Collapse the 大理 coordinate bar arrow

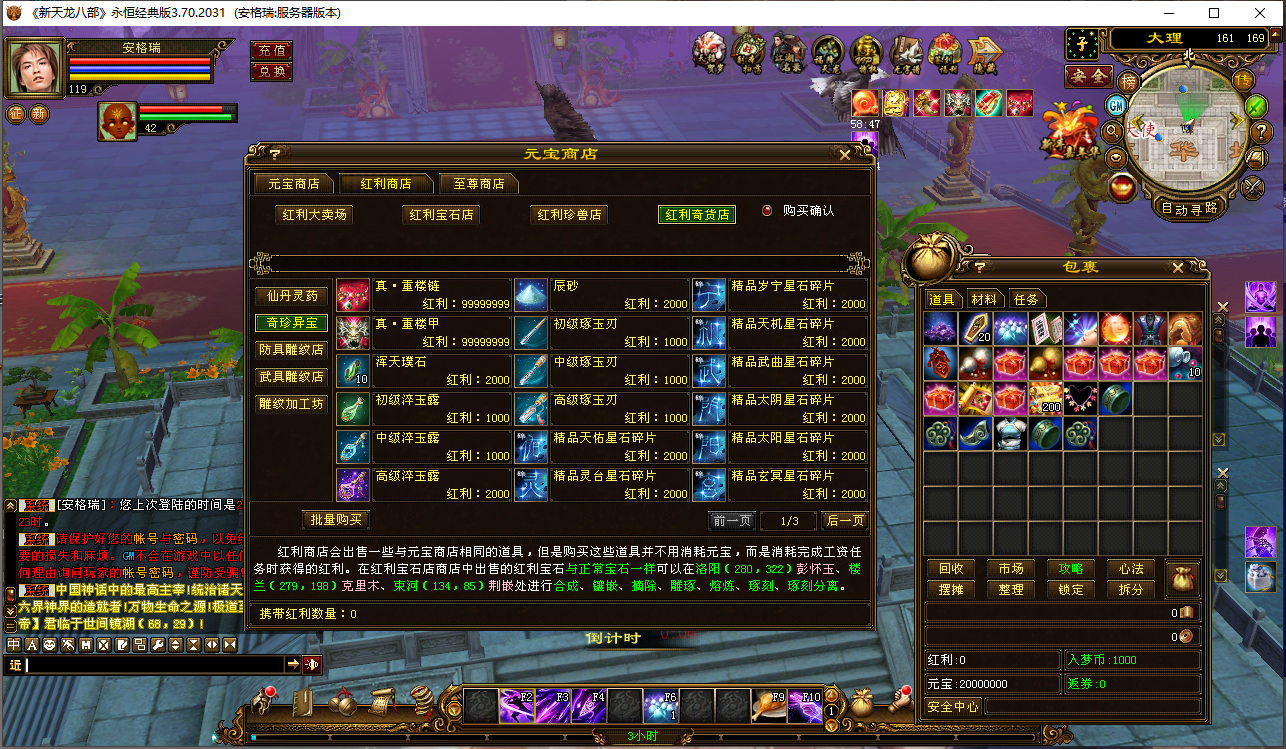point(1274,37)
